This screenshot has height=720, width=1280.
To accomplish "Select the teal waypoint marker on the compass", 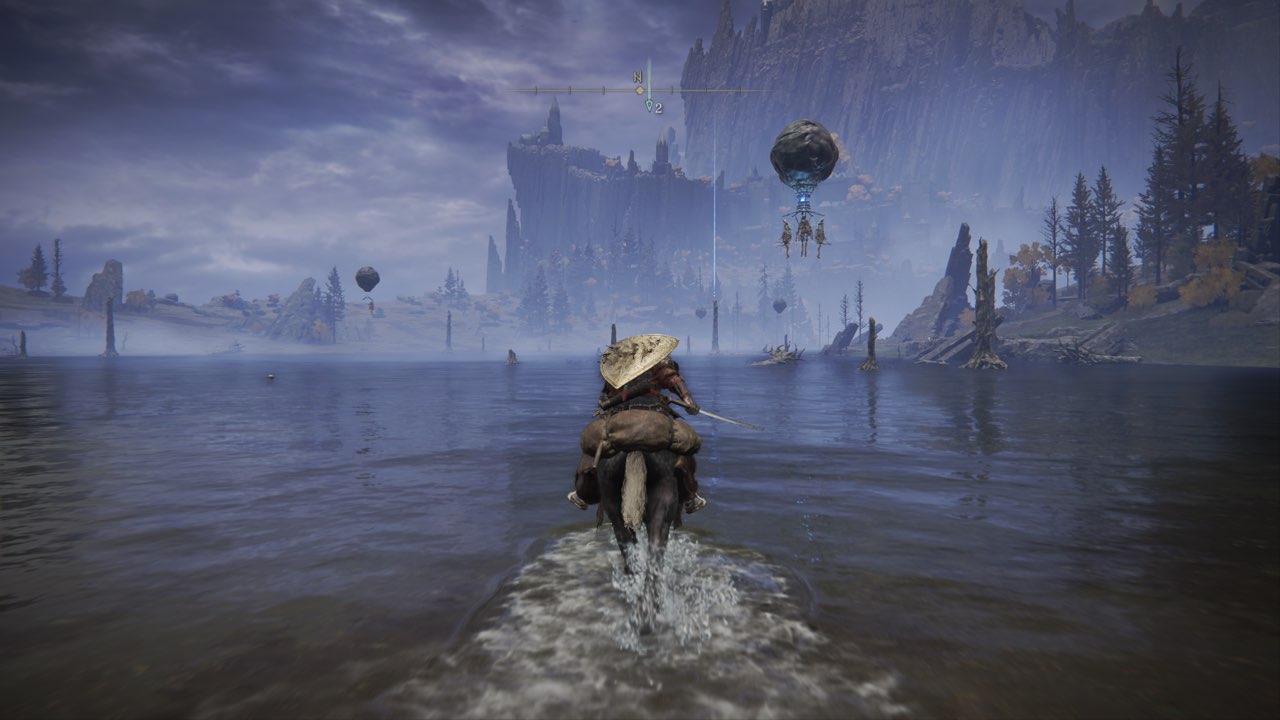I will coord(648,103).
